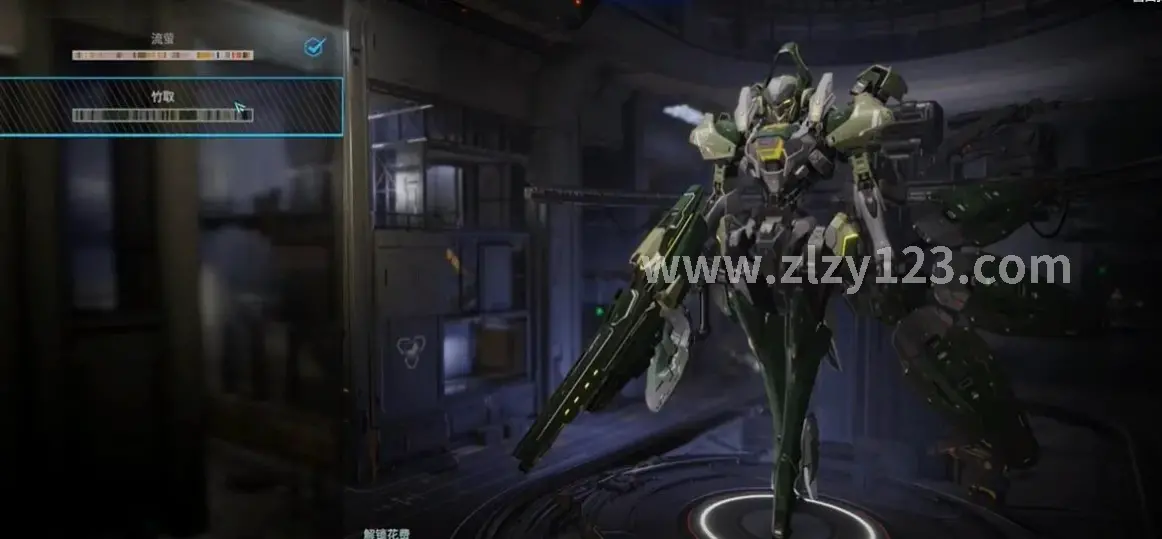Select the 流萤 paint scheme row
The width and height of the screenshot is (1162, 539).
pyautogui.click(x=165, y=47)
